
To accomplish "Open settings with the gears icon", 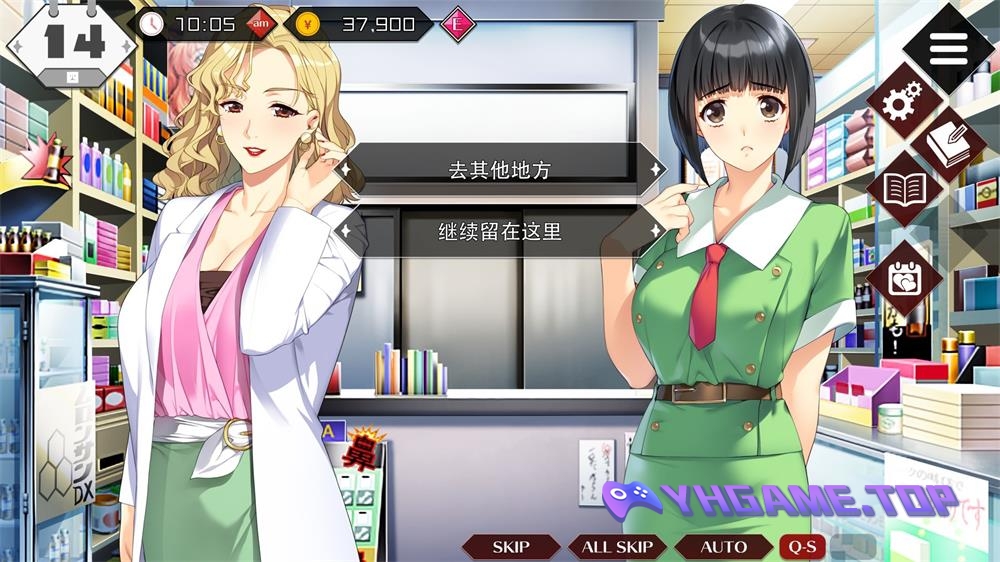I will pos(905,100).
